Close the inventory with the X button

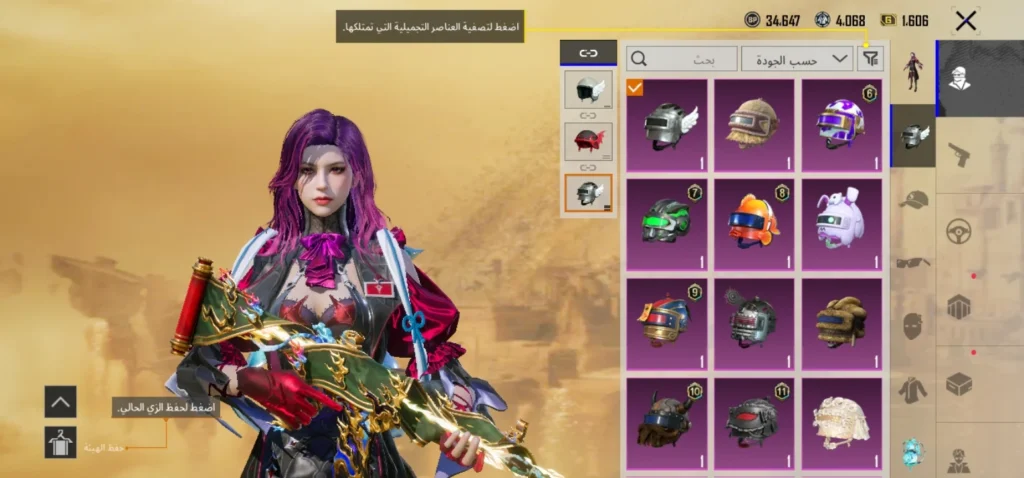pyautogui.click(x=966, y=20)
